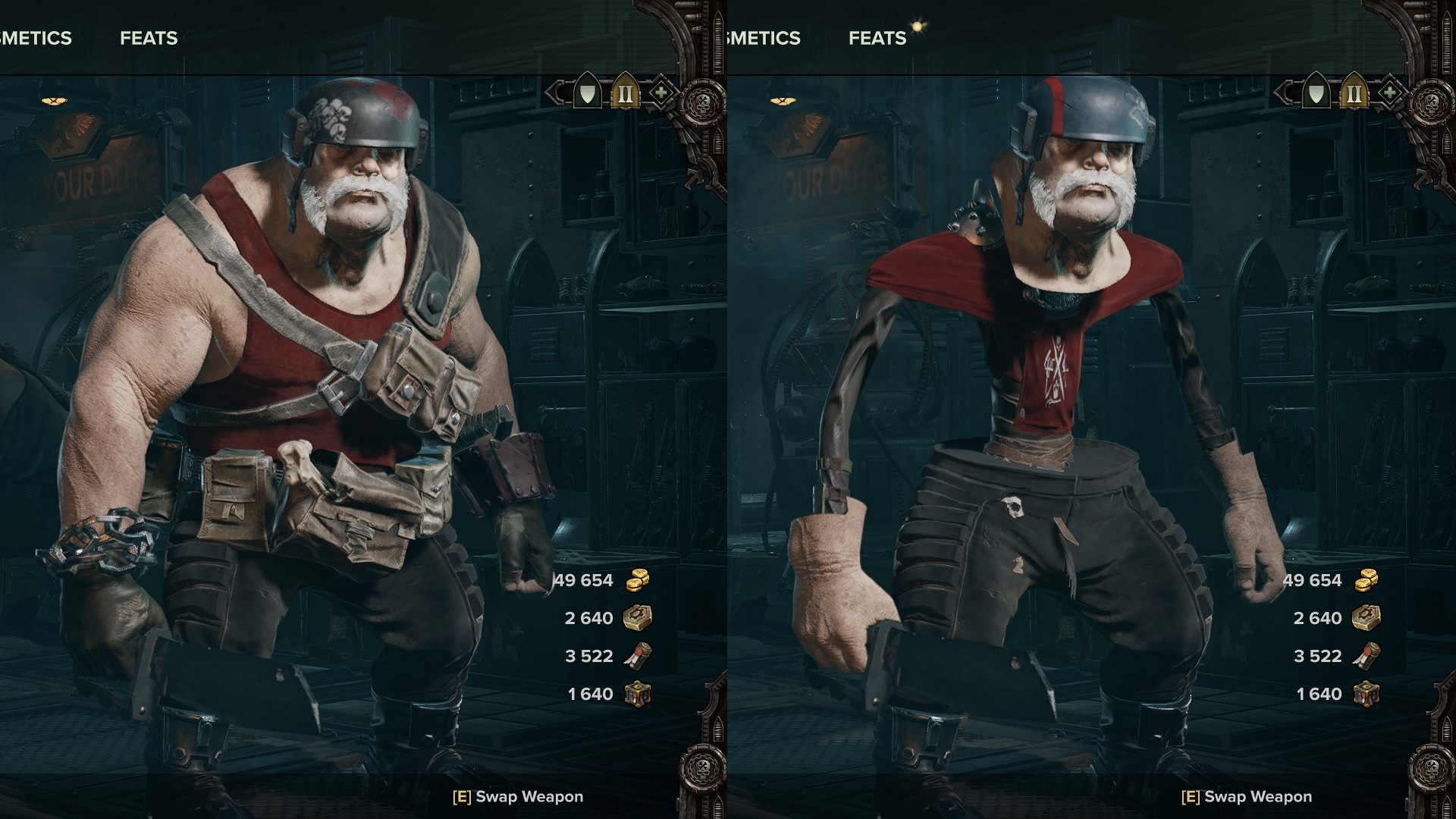Click the left chevron beside the loadout slots
This screenshot has width=1456, height=819.
click(556, 93)
